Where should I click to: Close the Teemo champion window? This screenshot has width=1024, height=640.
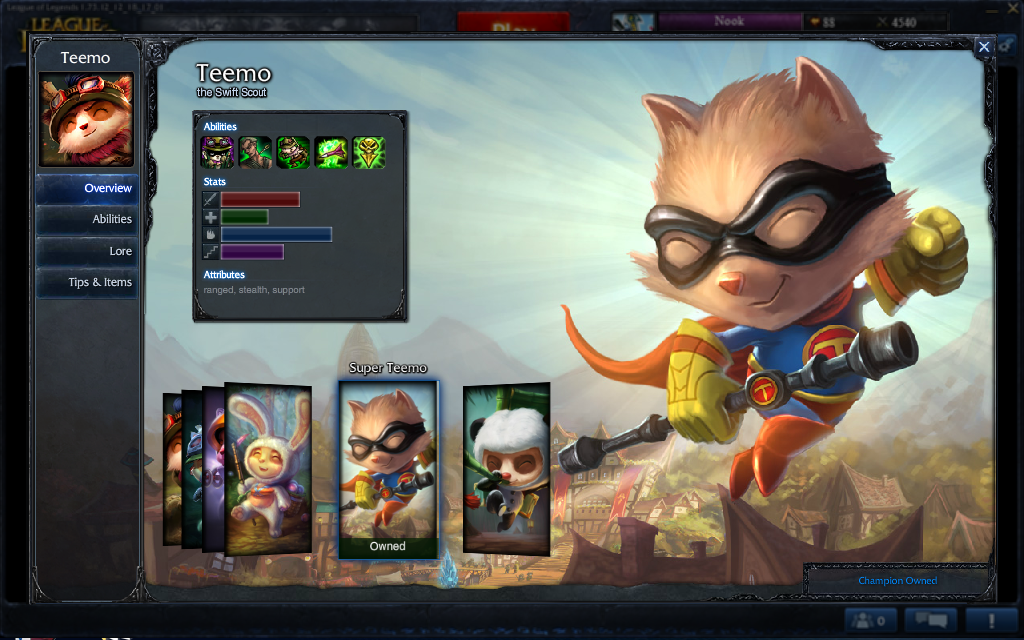[984, 47]
